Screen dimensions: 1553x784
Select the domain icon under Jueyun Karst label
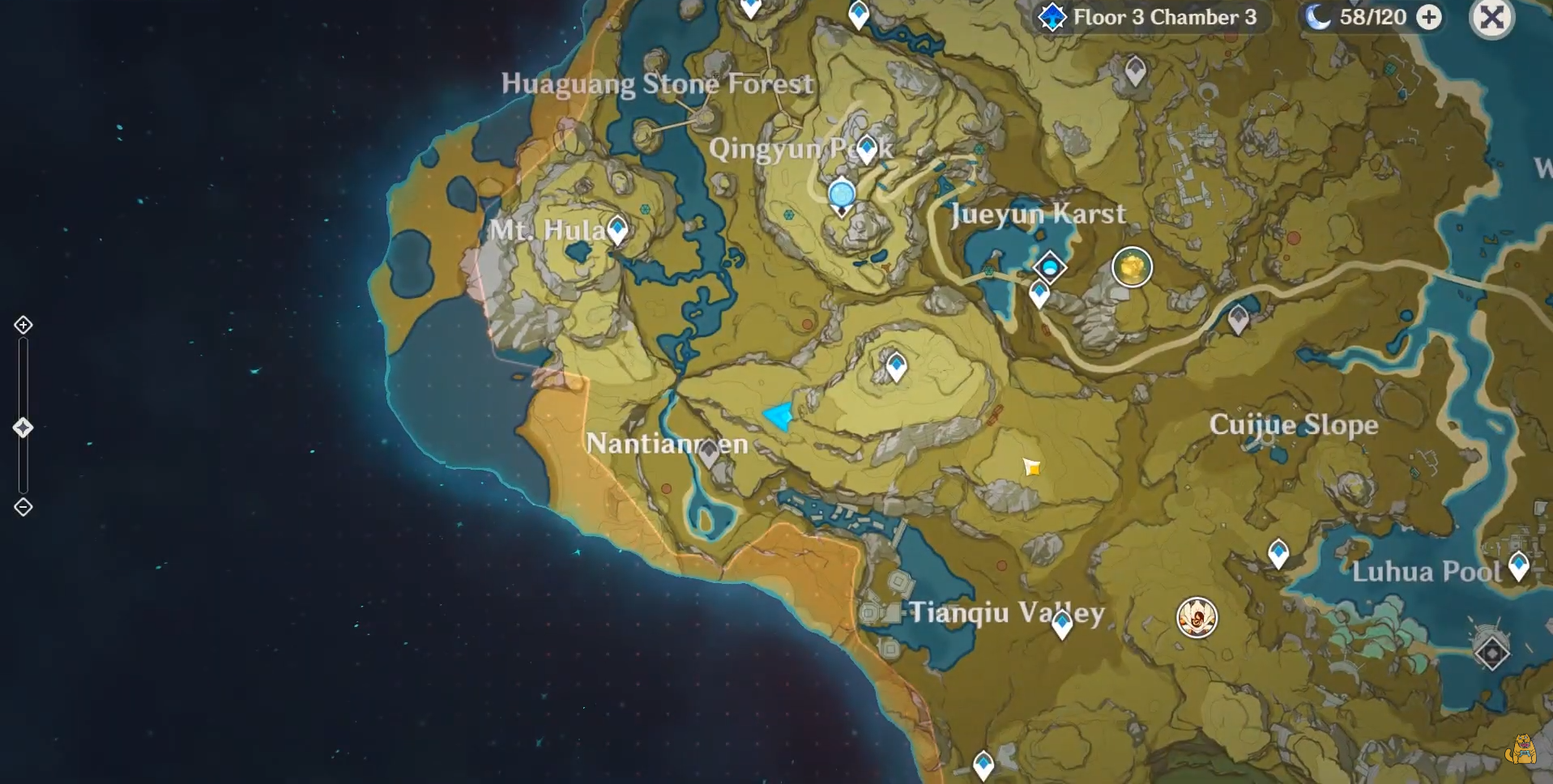(1050, 266)
